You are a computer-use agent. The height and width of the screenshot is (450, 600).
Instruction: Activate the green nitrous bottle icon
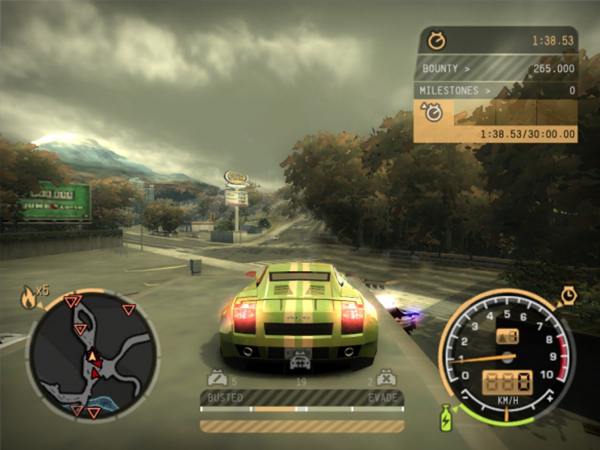tap(446, 417)
